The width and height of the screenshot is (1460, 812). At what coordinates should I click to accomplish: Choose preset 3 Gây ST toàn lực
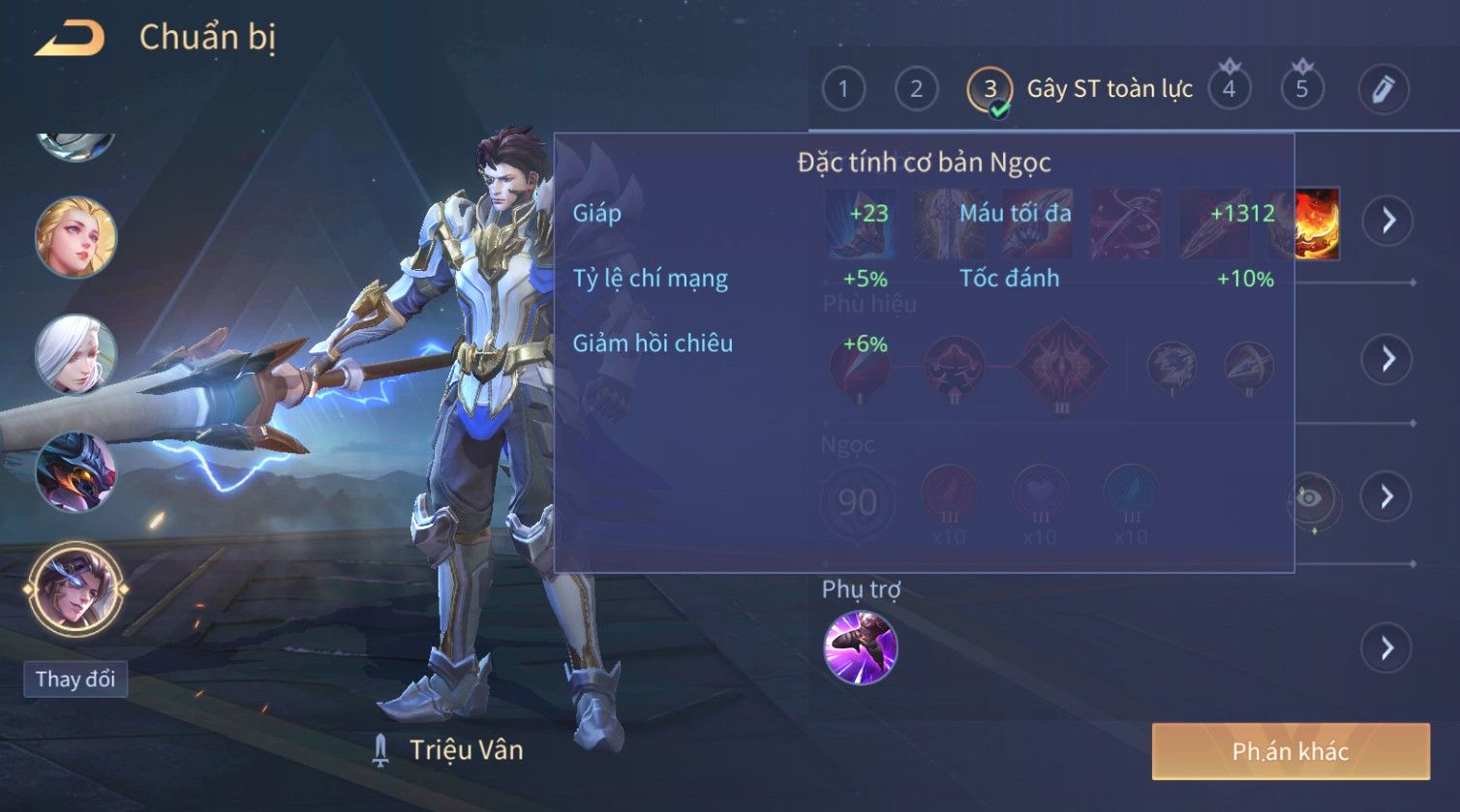(x=989, y=89)
